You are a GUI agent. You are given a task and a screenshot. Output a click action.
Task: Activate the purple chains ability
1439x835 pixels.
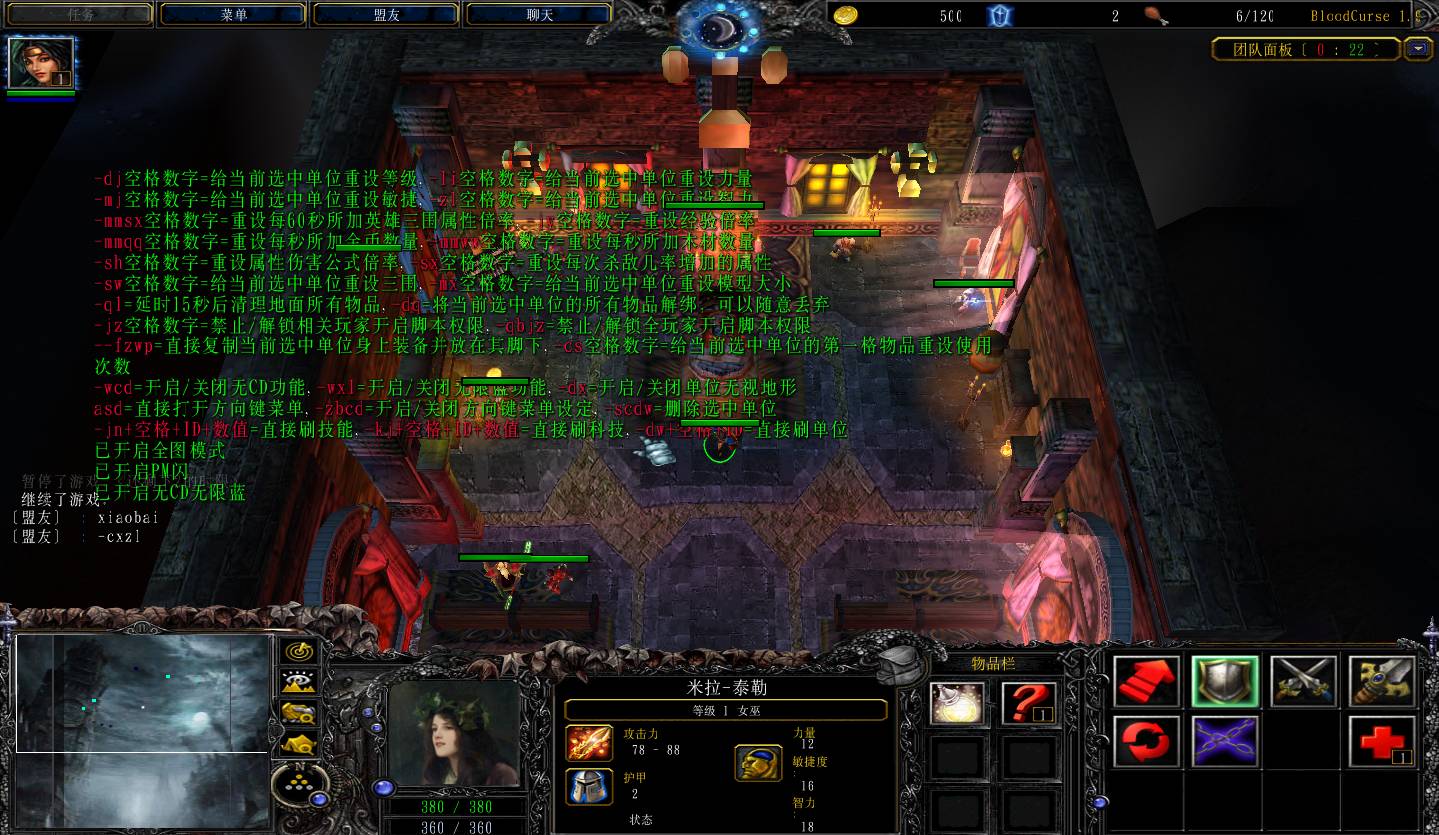click(1224, 741)
